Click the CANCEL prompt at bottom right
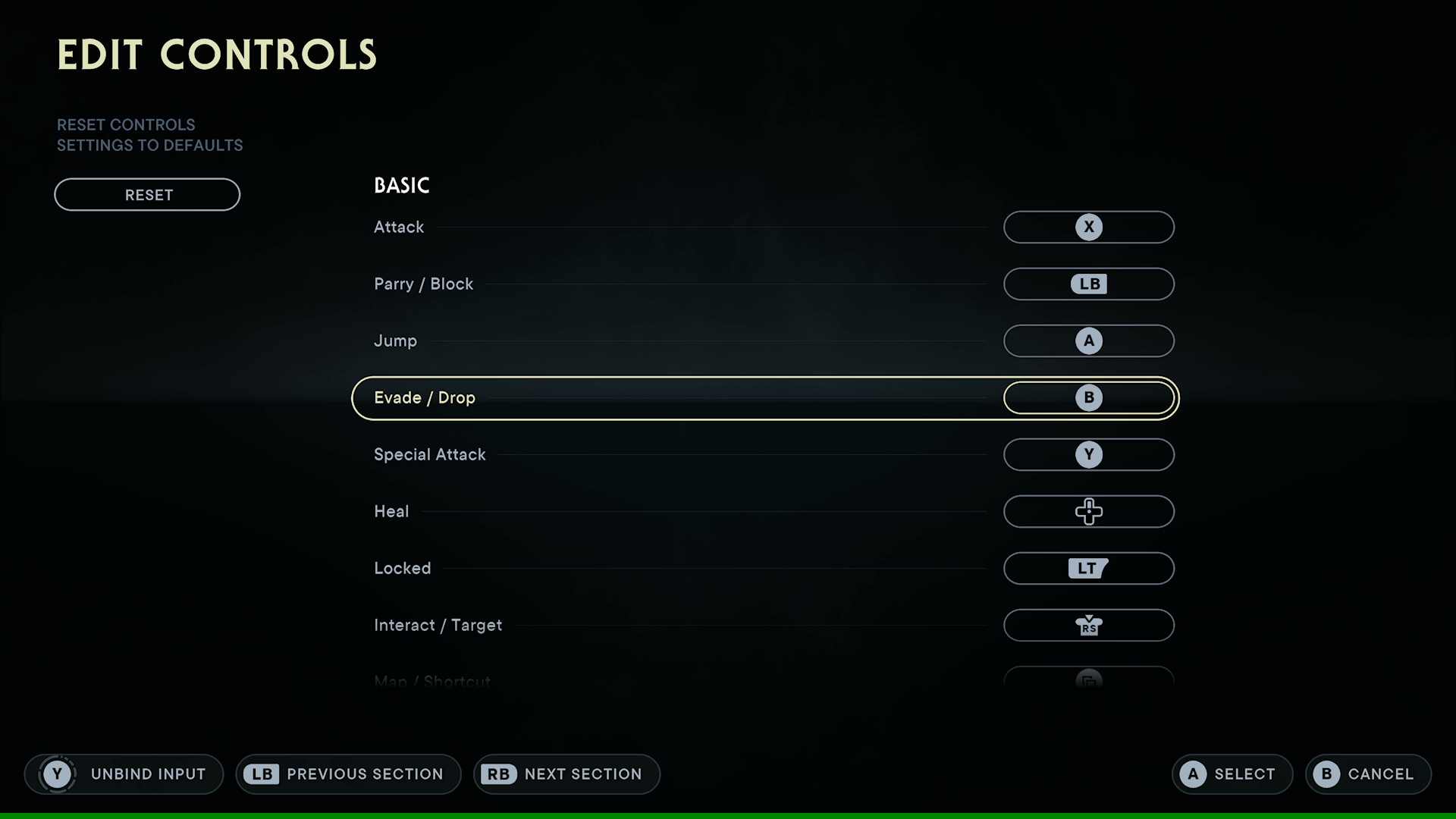 click(1367, 774)
